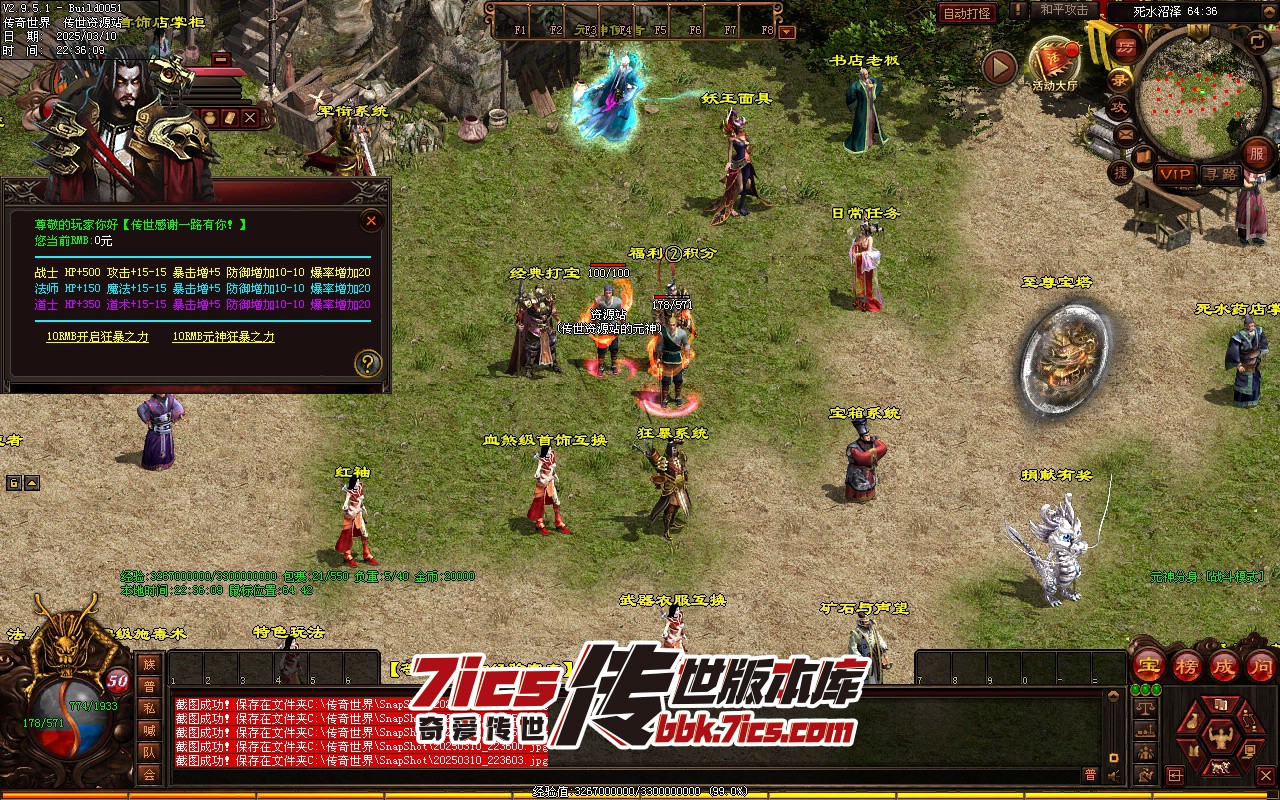Open the dialog's question mark help
The image size is (1280, 800).
pyautogui.click(x=368, y=363)
